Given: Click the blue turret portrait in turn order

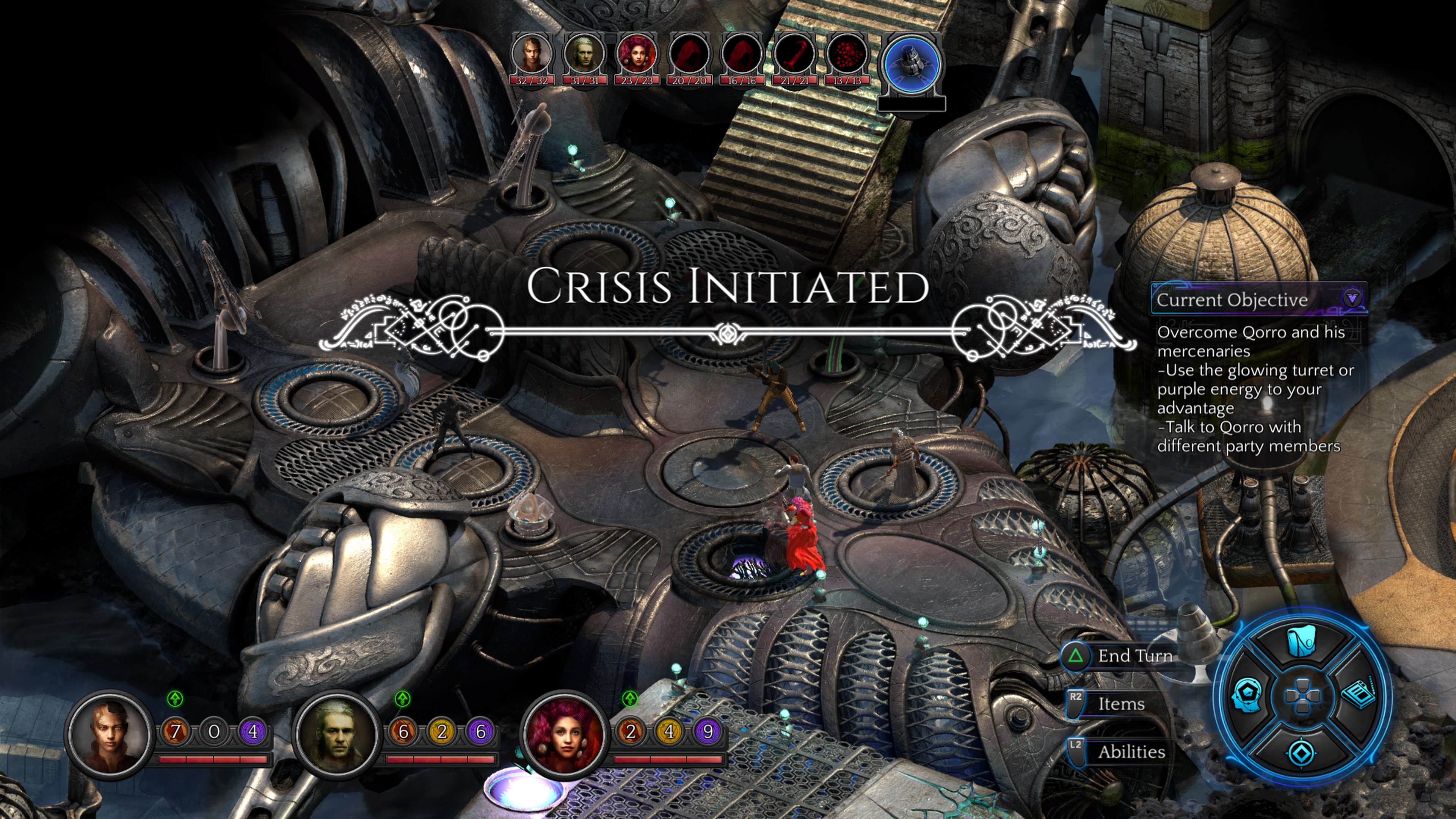Looking at the screenshot, I should [911, 62].
